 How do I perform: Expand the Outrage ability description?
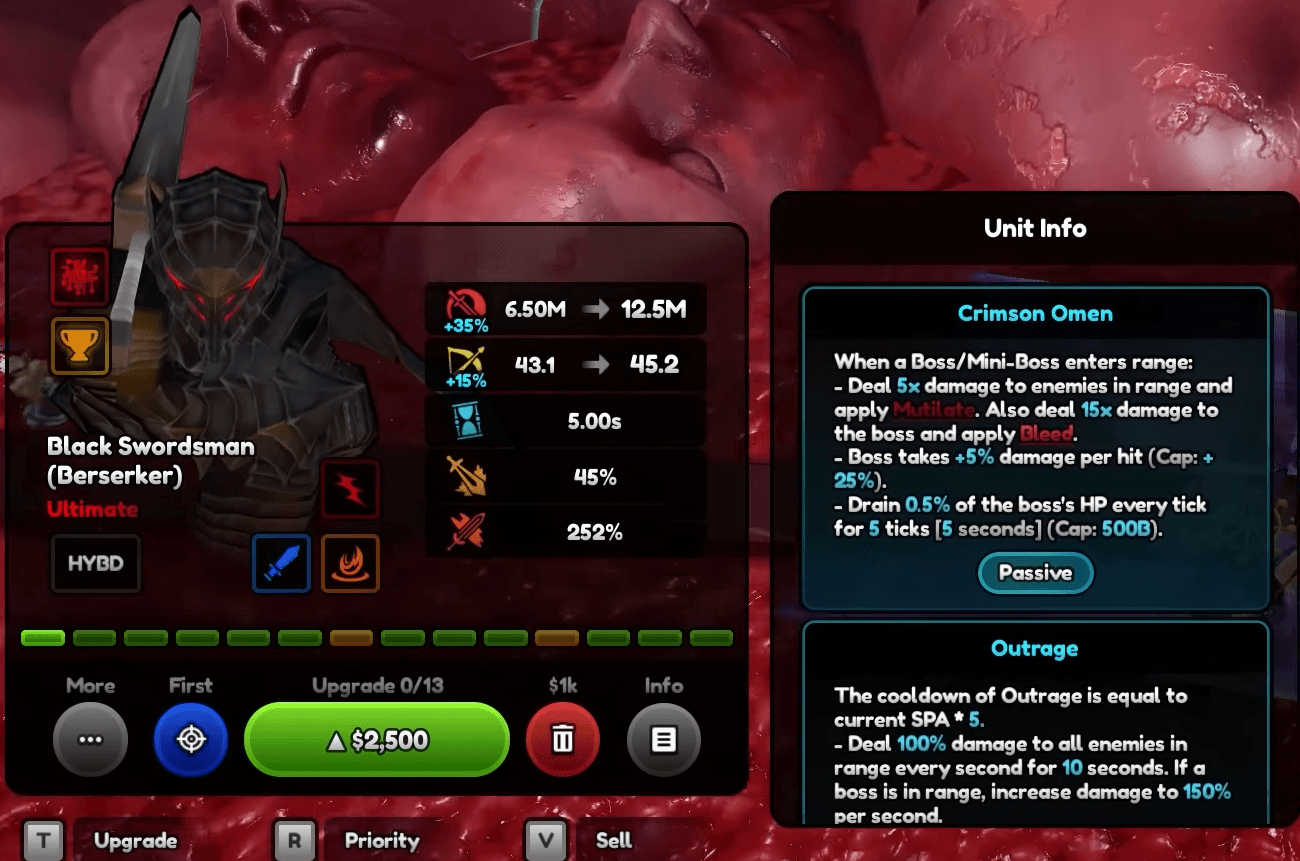coord(1035,648)
